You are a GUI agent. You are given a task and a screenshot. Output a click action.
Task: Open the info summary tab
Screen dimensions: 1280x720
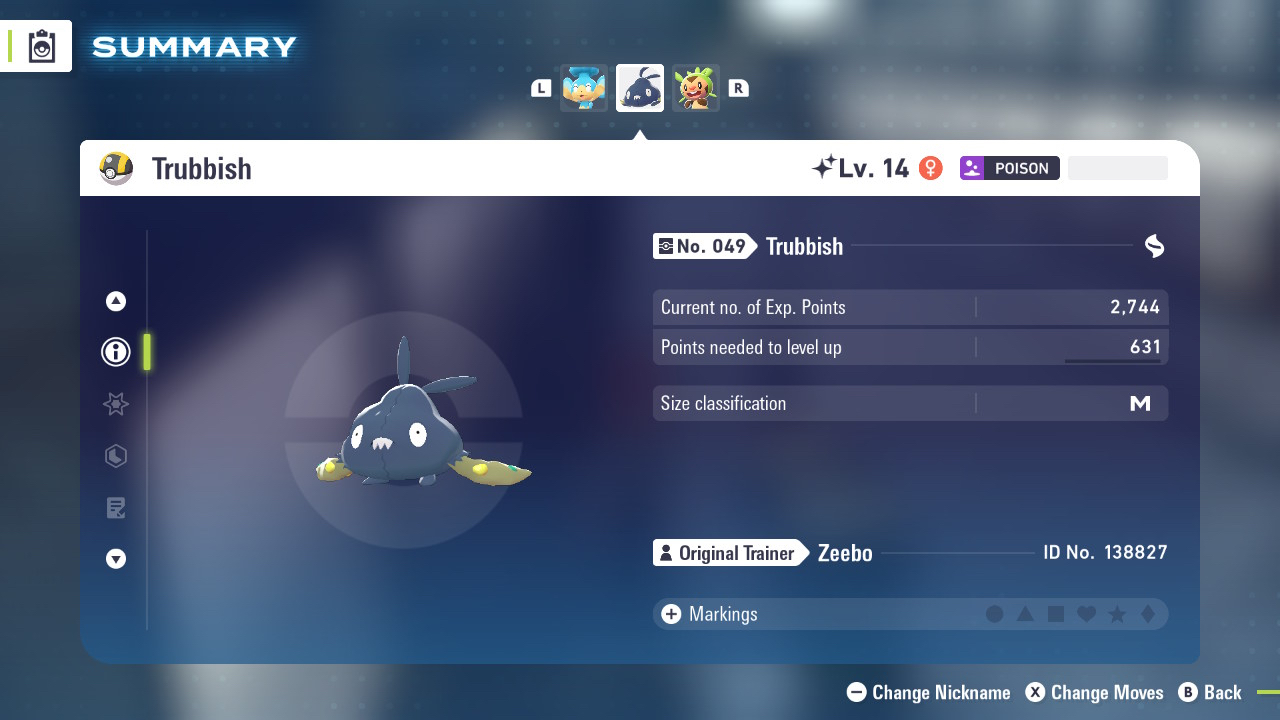point(116,352)
